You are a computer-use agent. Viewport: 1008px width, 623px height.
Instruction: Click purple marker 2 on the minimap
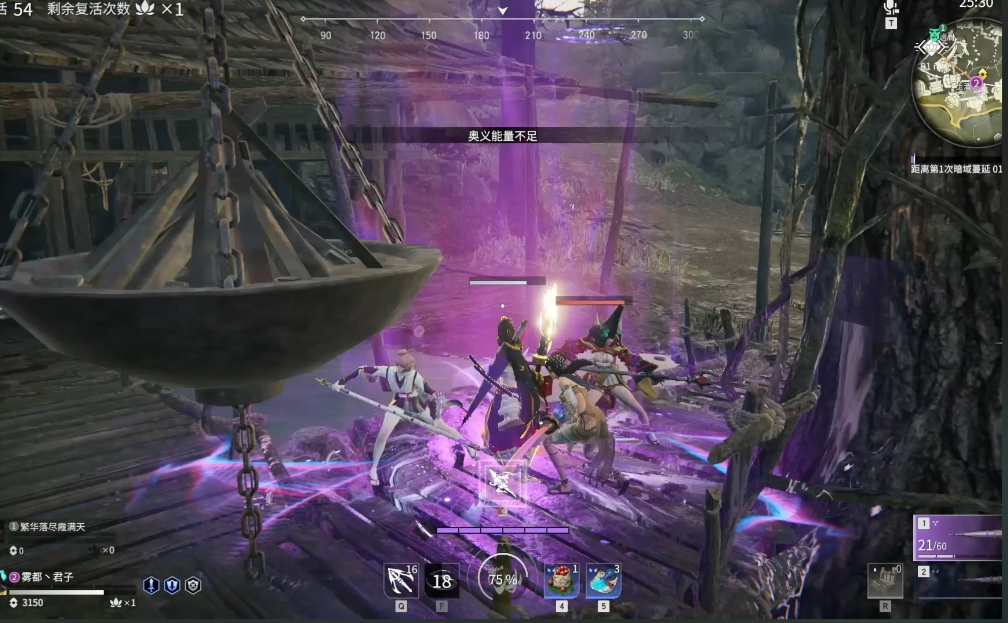click(x=976, y=84)
